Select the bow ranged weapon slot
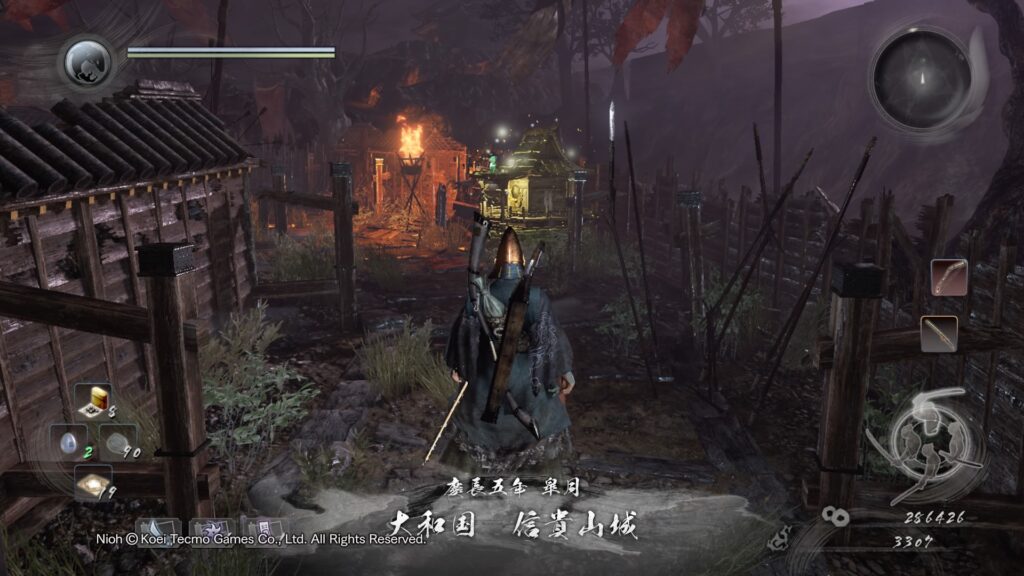Image resolution: width=1024 pixels, height=576 pixels. 948,276
